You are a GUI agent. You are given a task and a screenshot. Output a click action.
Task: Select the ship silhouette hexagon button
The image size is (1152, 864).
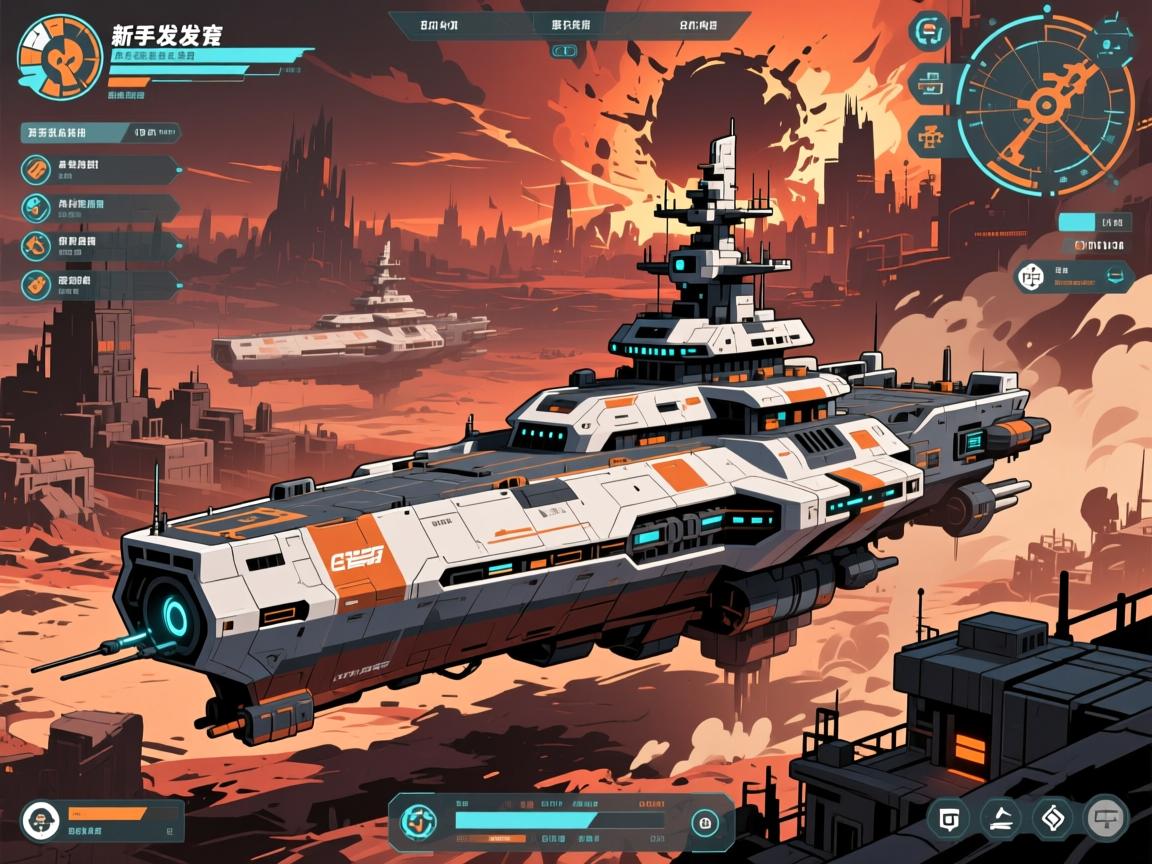click(1000, 818)
